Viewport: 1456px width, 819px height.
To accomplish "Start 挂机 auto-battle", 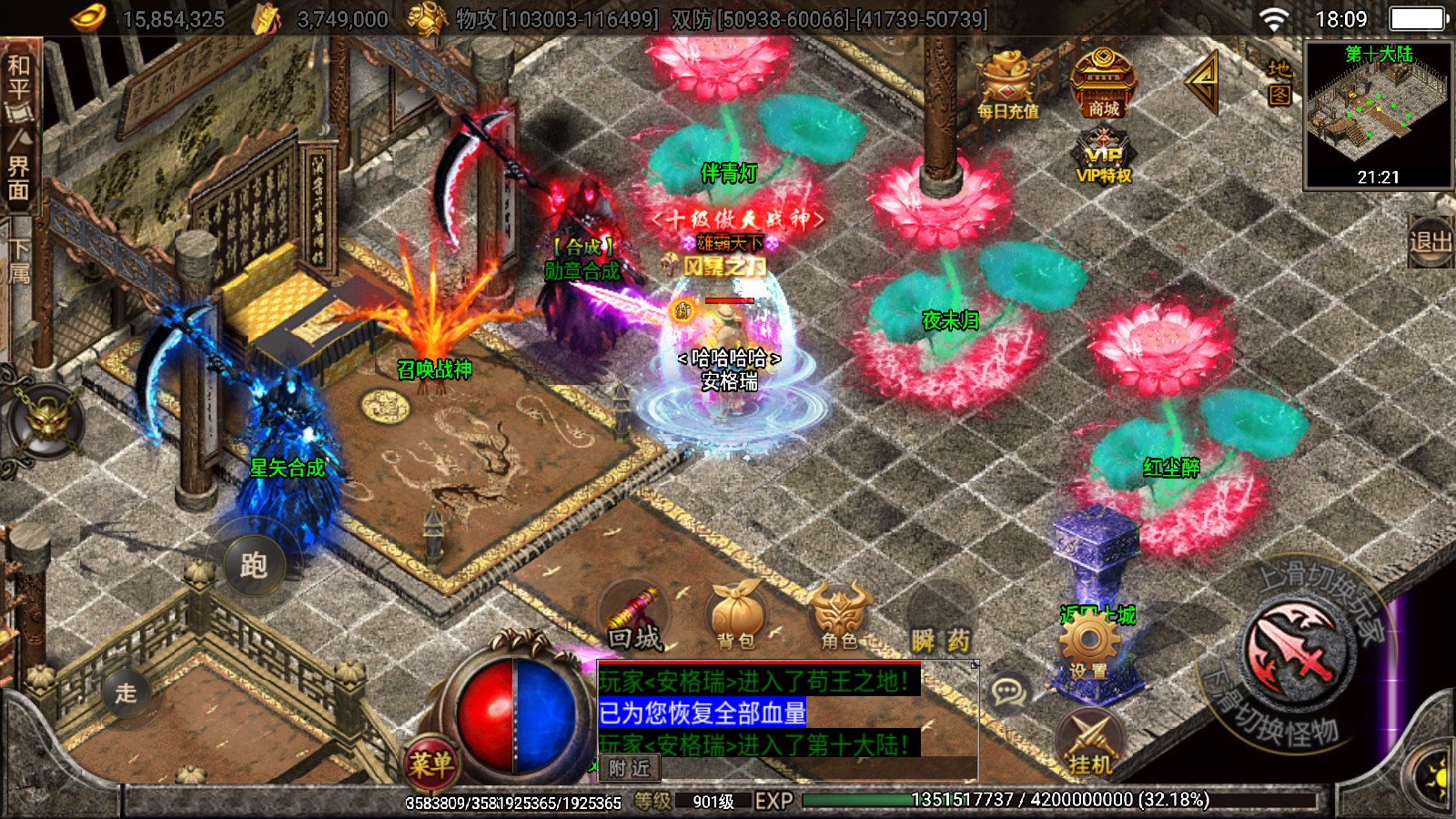I will point(1090,742).
